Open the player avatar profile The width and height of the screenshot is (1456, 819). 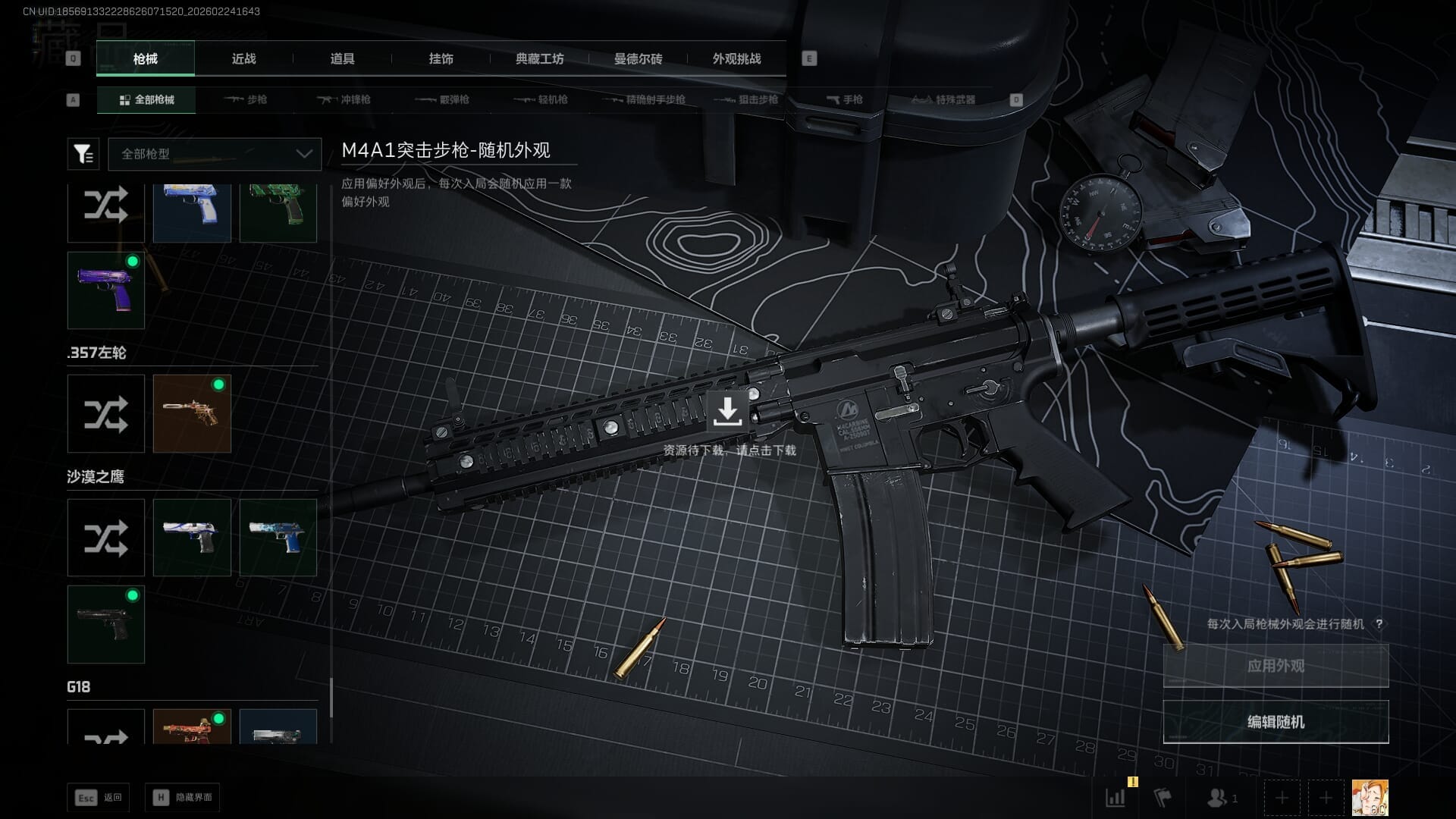(x=1370, y=798)
